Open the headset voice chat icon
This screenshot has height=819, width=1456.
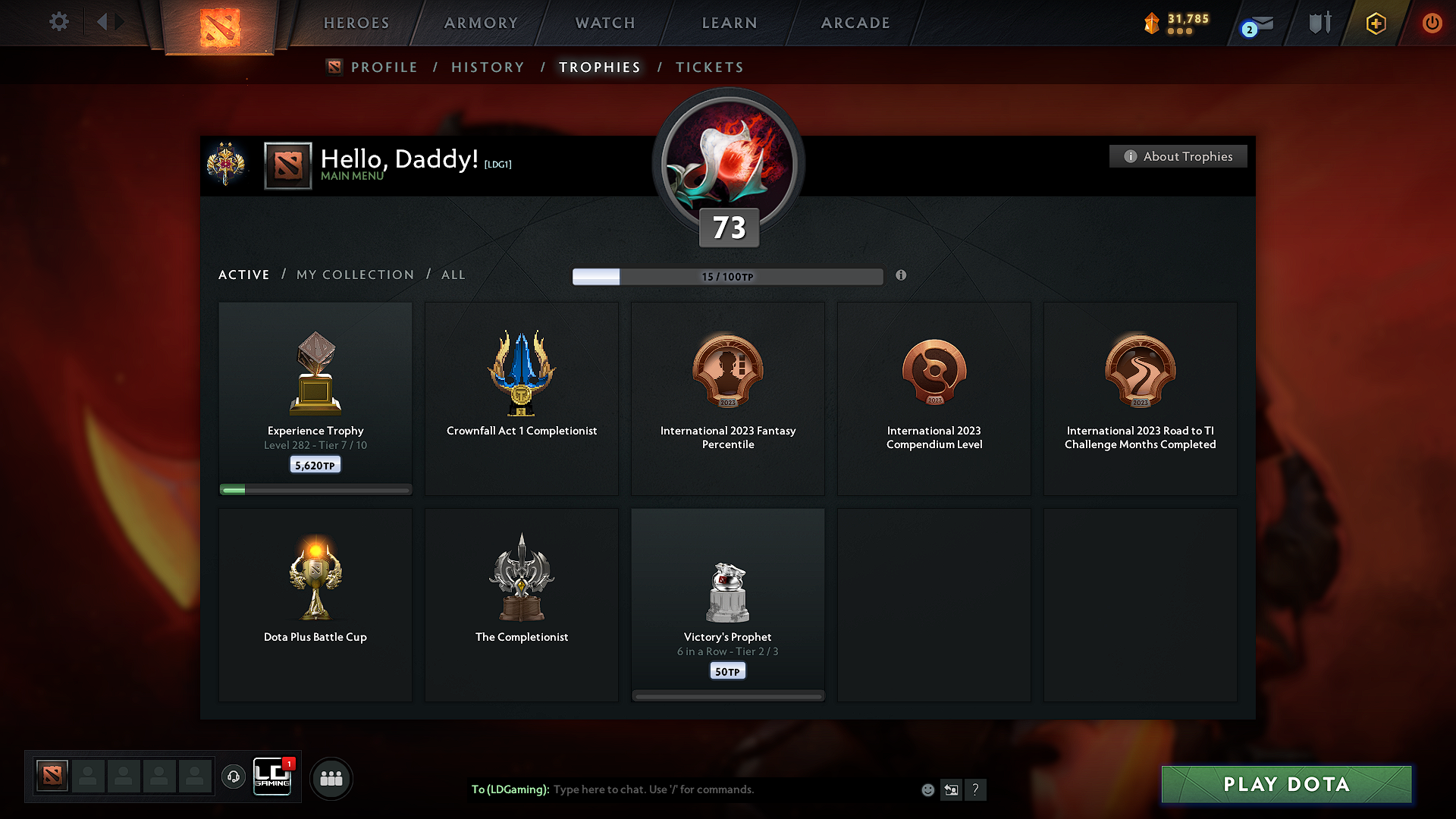click(x=234, y=778)
